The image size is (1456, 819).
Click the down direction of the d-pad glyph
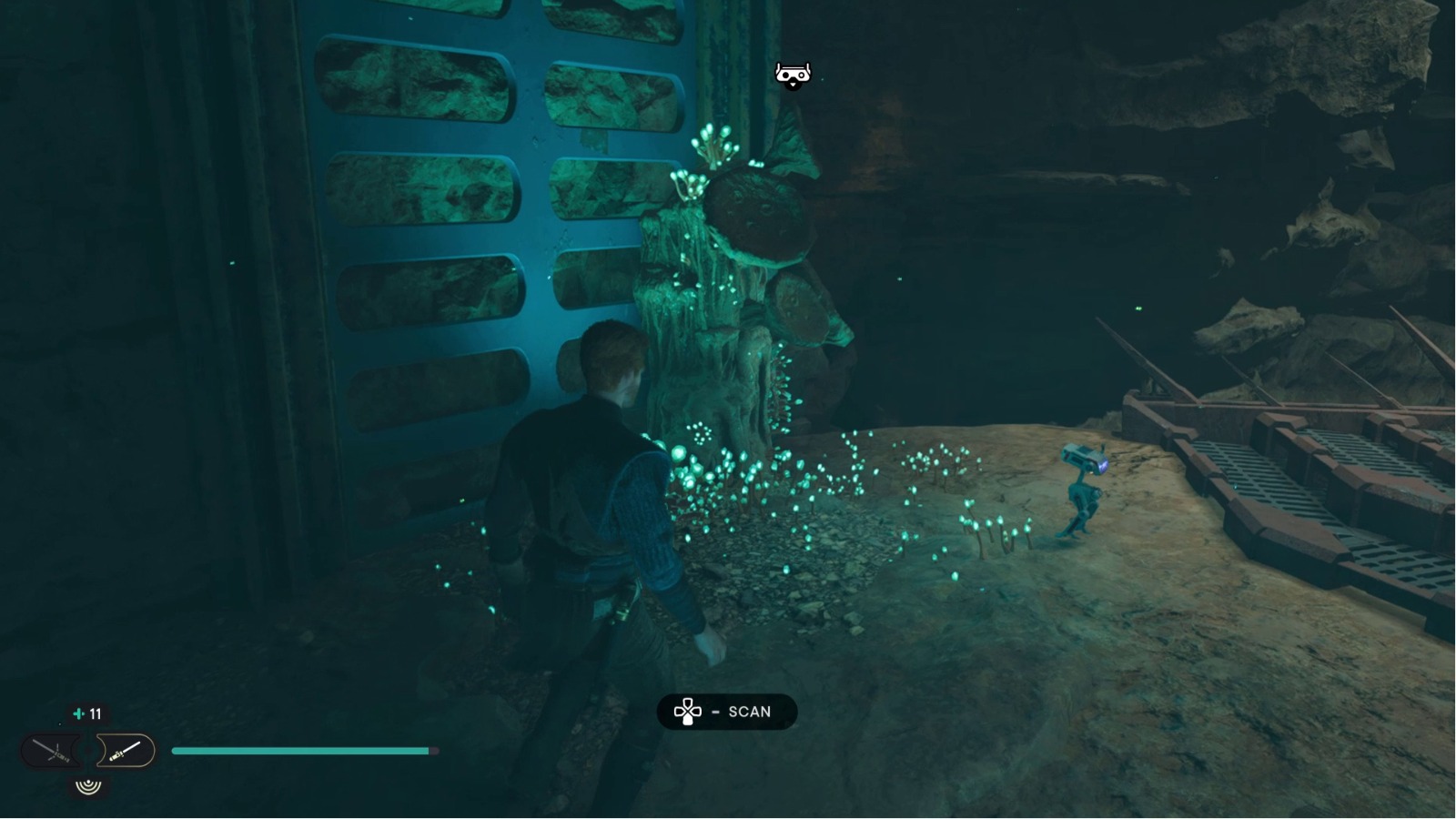[x=688, y=721]
